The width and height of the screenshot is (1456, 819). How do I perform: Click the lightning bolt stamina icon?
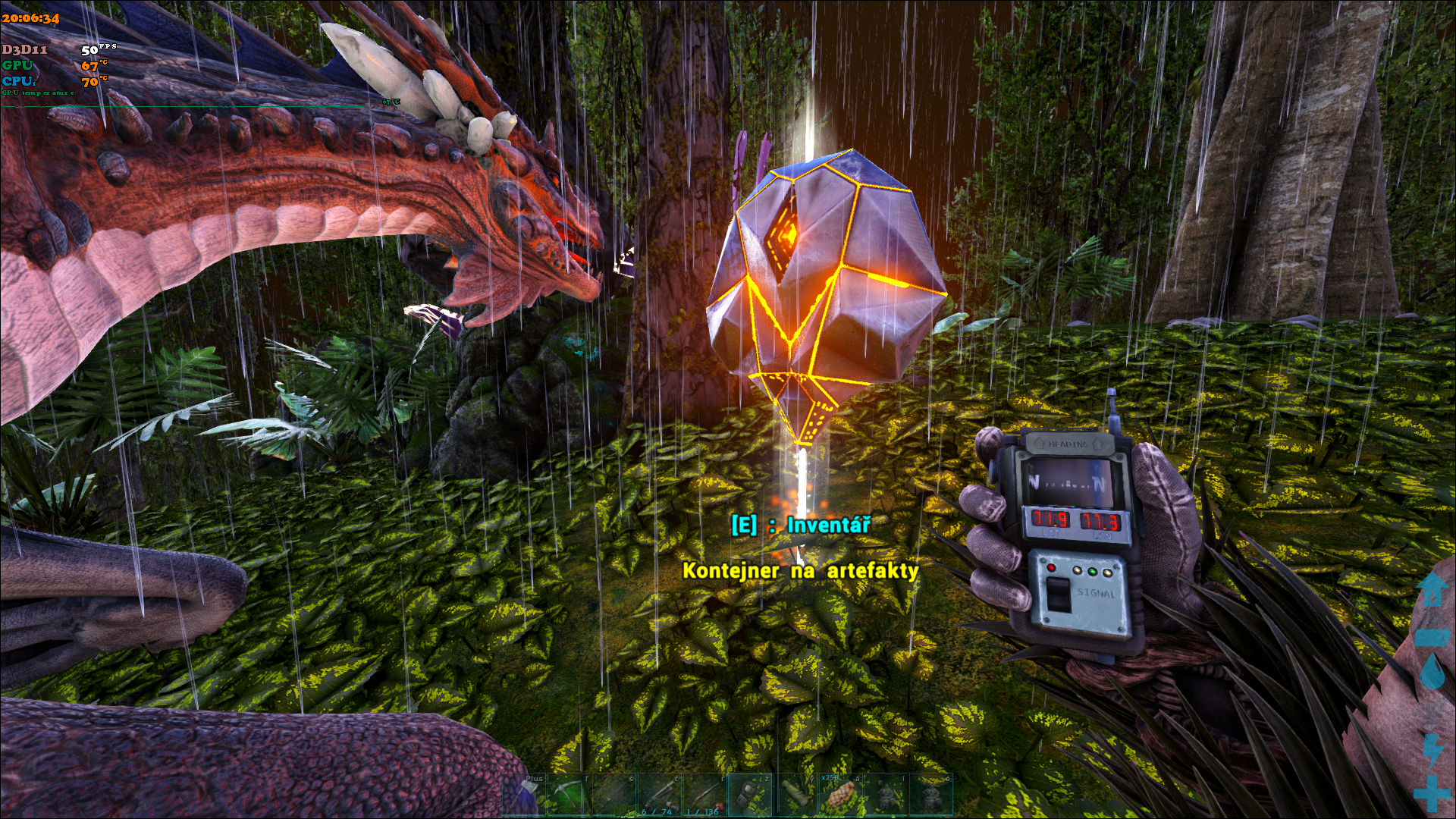(1432, 749)
